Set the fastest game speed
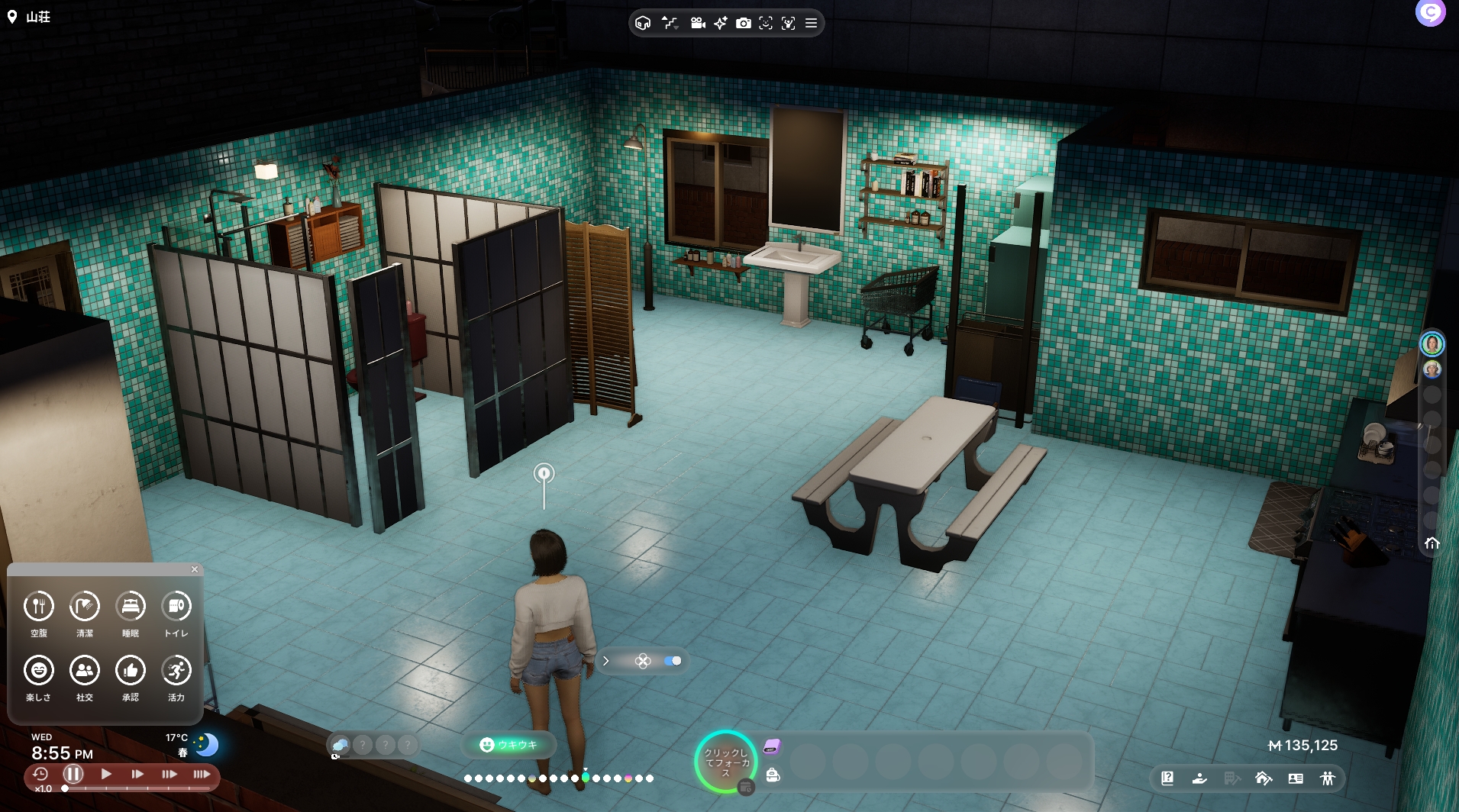 202,774
